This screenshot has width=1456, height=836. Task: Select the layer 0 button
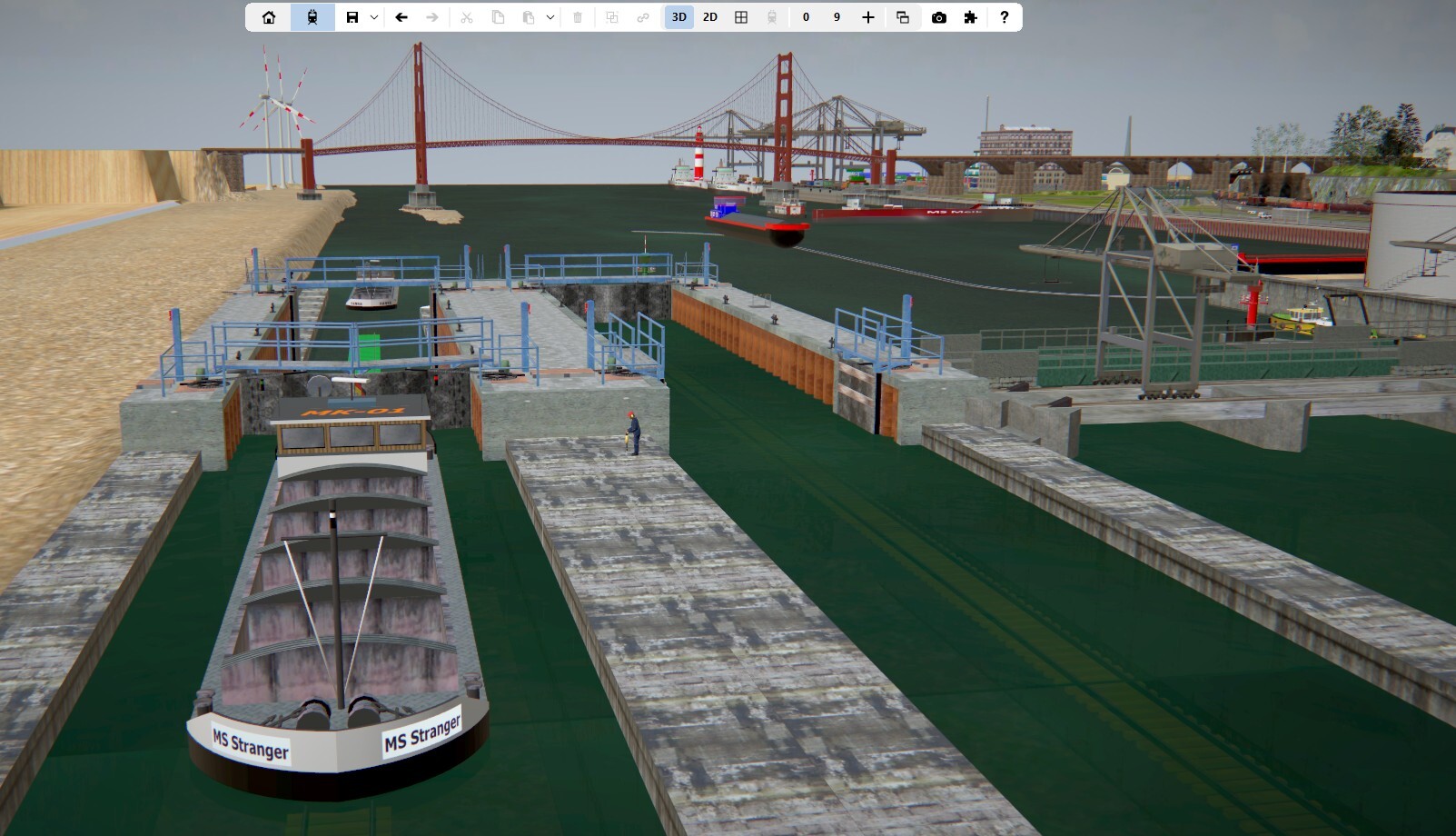(806, 17)
